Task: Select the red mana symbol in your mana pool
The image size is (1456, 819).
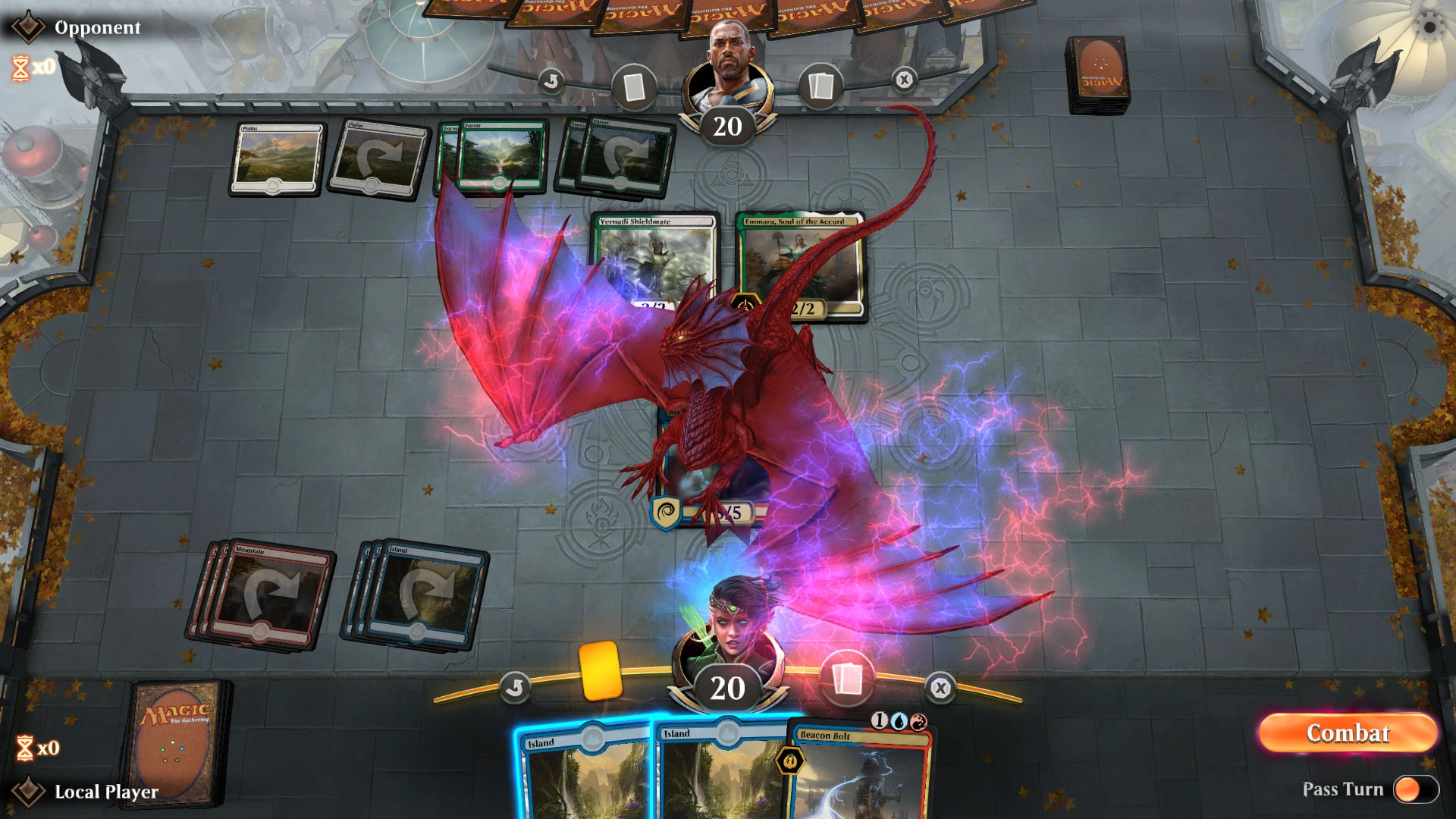Action: [x=918, y=723]
